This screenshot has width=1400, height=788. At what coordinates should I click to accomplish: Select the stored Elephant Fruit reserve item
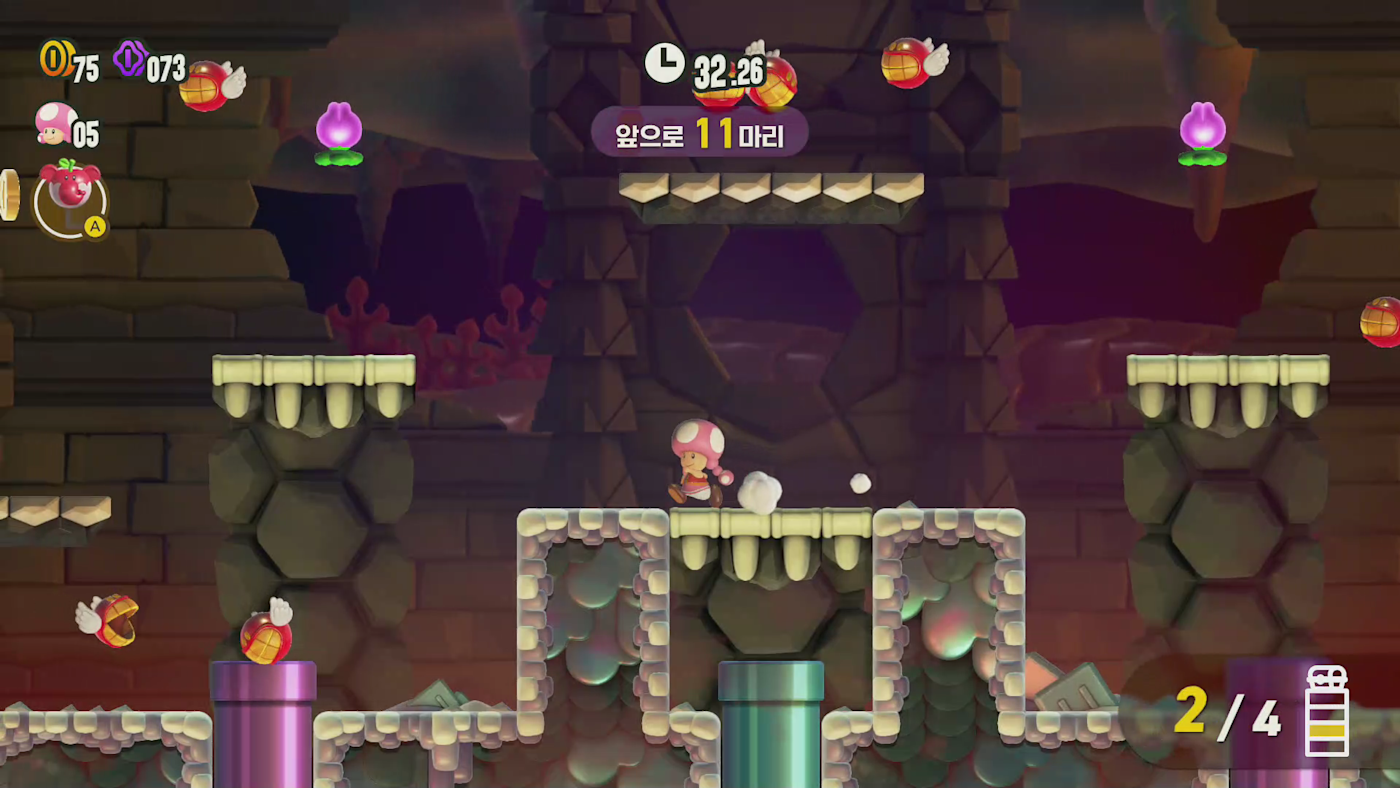point(70,198)
